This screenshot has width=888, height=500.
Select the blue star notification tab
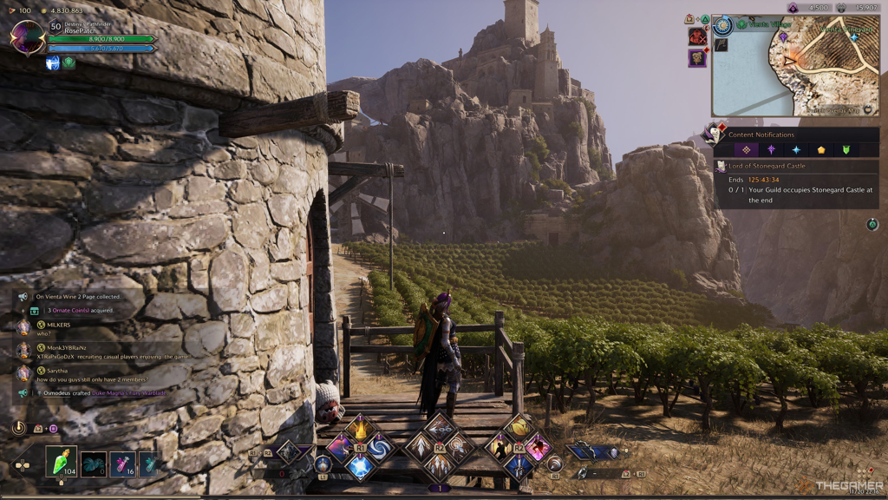coord(796,150)
